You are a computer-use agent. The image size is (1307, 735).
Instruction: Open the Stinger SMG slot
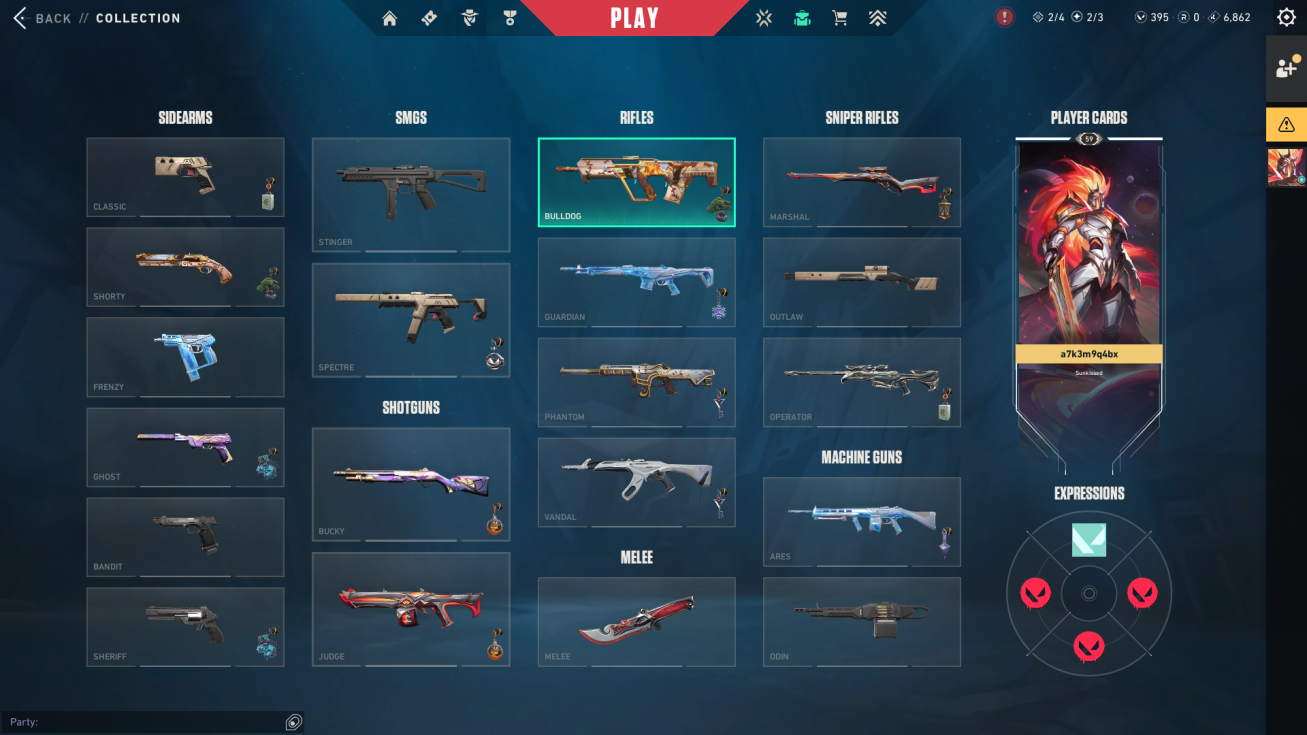[410, 195]
